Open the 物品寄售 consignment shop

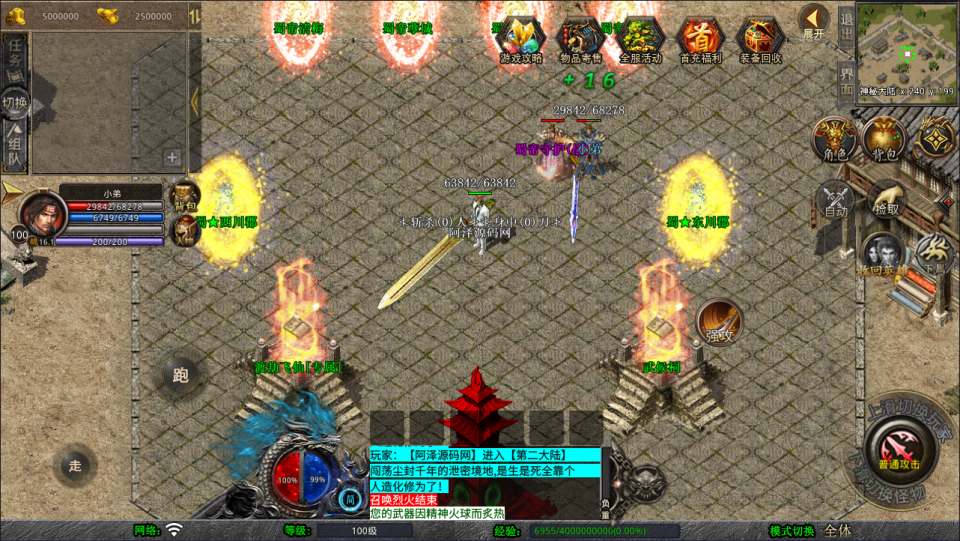click(580, 38)
